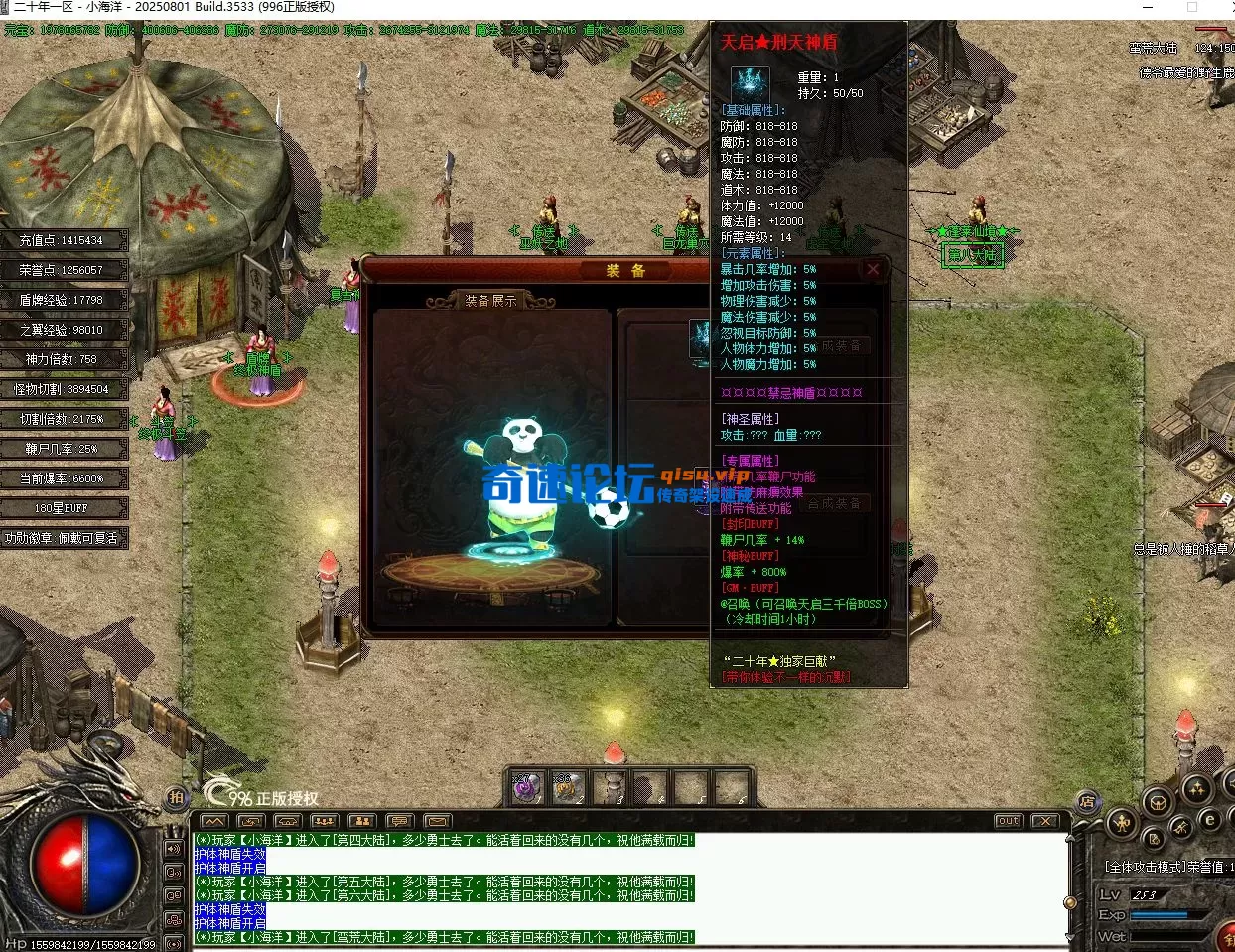Use the purple orb hotbar item

526,788
